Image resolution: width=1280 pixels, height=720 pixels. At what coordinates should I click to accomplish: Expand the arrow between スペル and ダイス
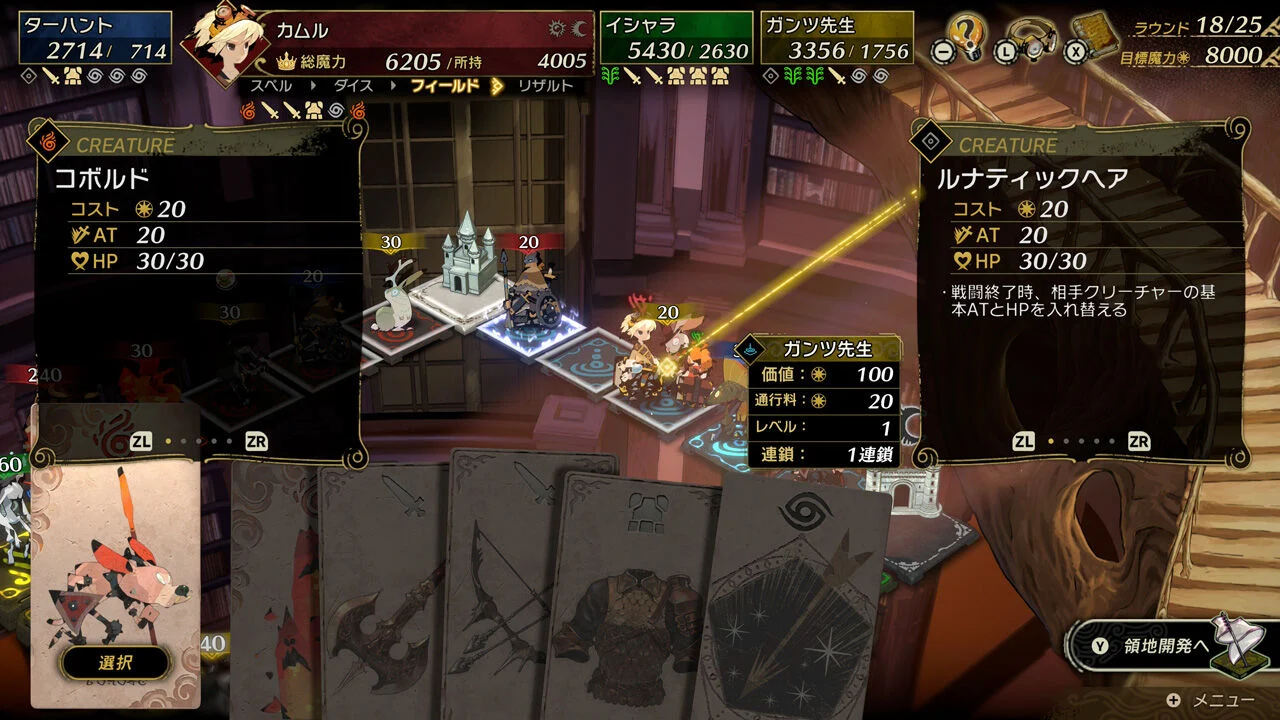coord(314,87)
